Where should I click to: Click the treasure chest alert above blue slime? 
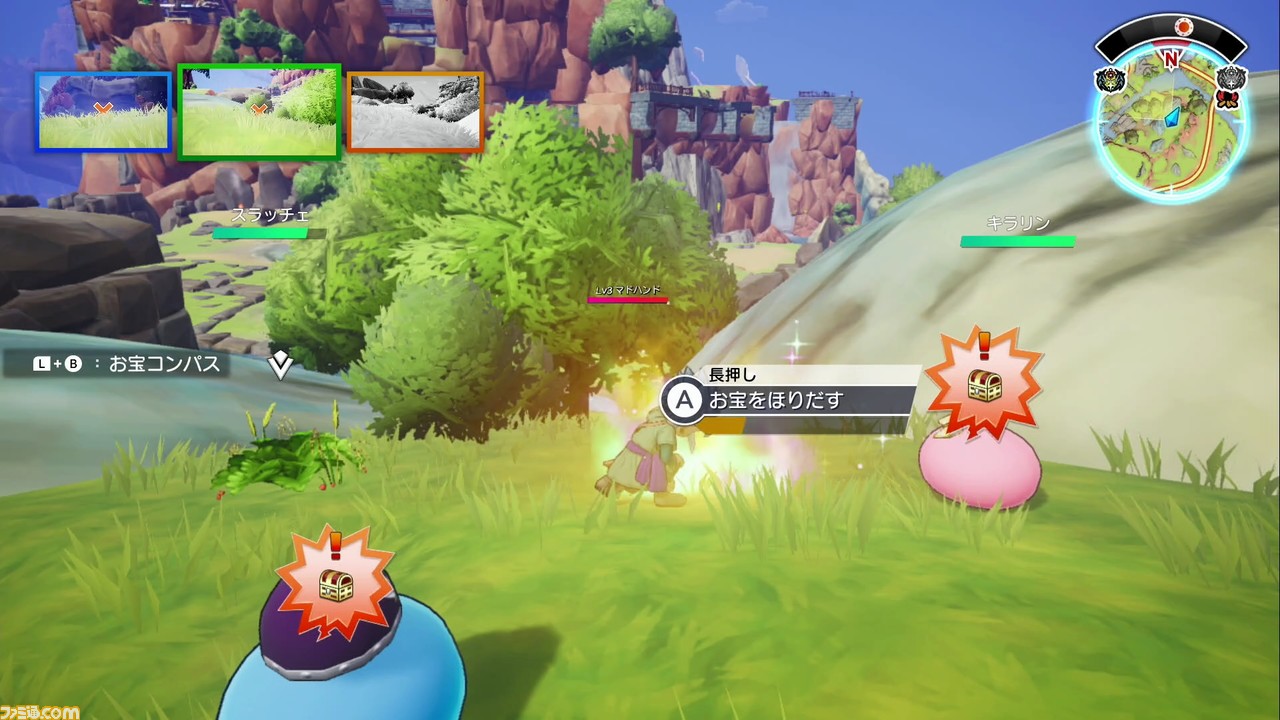pos(336,583)
